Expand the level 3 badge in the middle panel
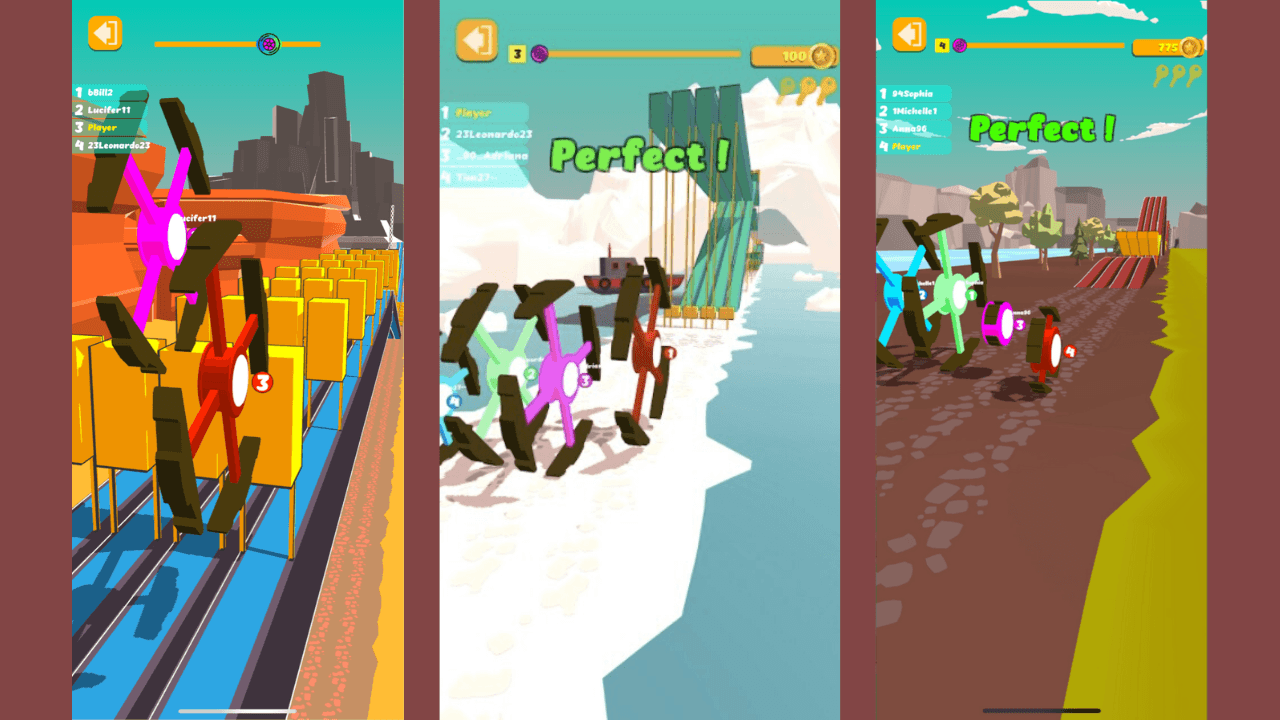The height and width of the screenshot is (720, 1280). (516, 52)
